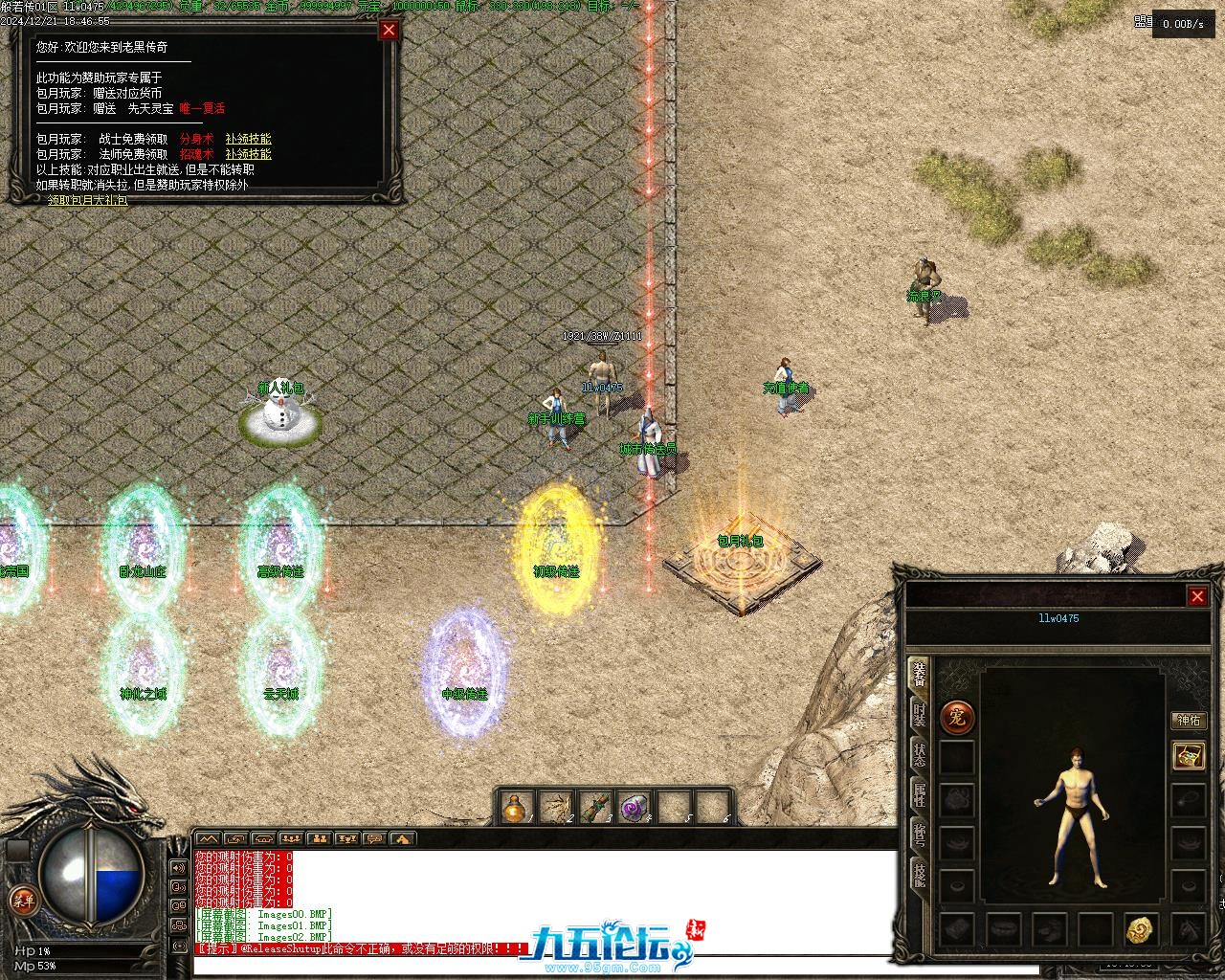Click 补领技能 link for mage 招魂术

(248, 154)
